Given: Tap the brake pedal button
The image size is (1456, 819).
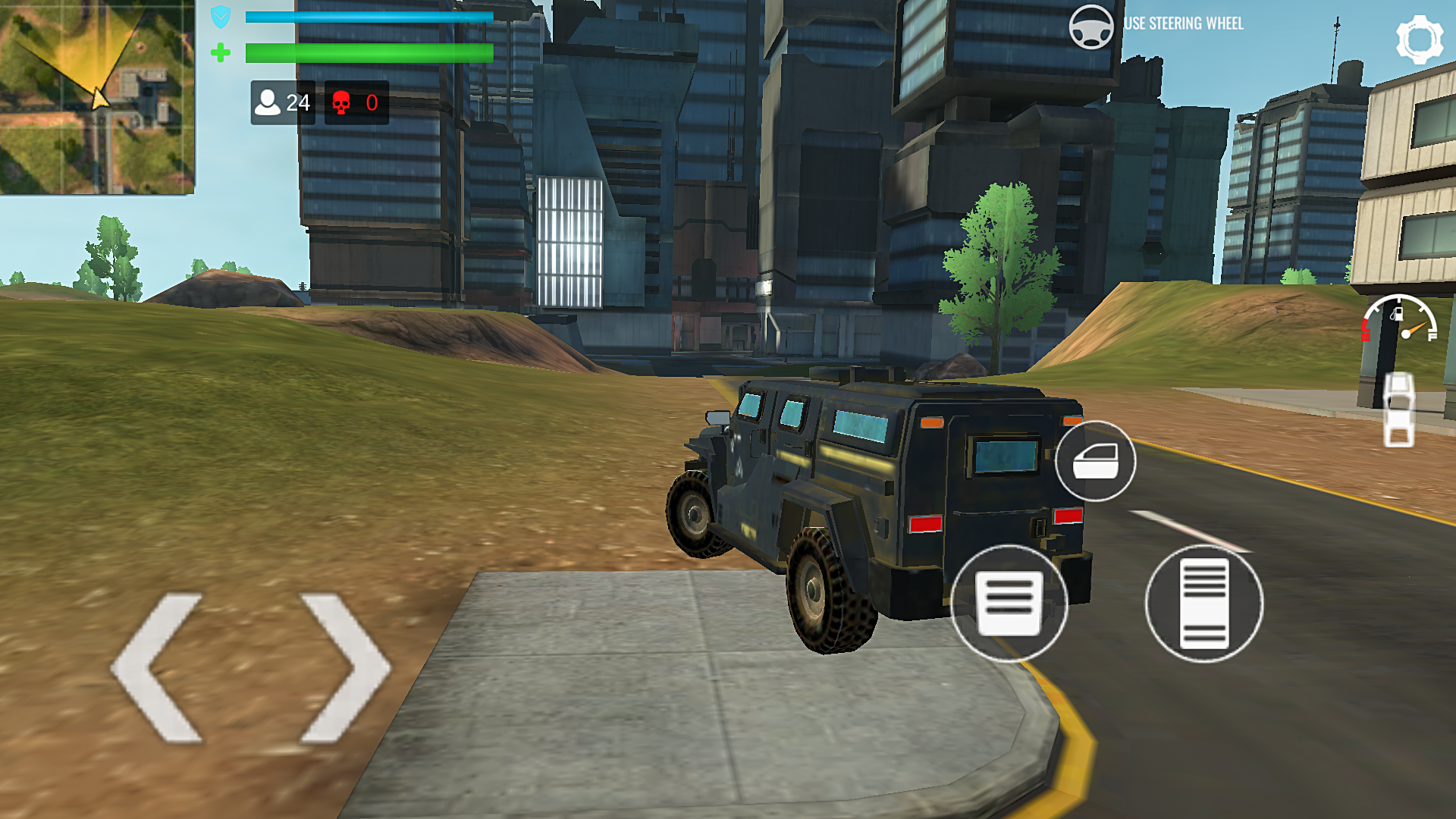Looking at the screenshot, I should click(x=1009, y=604).
